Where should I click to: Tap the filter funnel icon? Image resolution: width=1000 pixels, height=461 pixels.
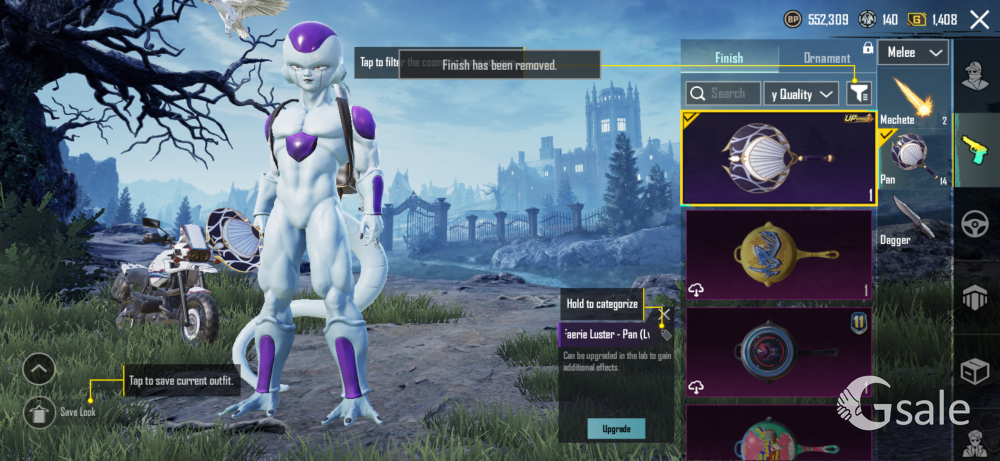pyautogui.click(x=858, y=93)
